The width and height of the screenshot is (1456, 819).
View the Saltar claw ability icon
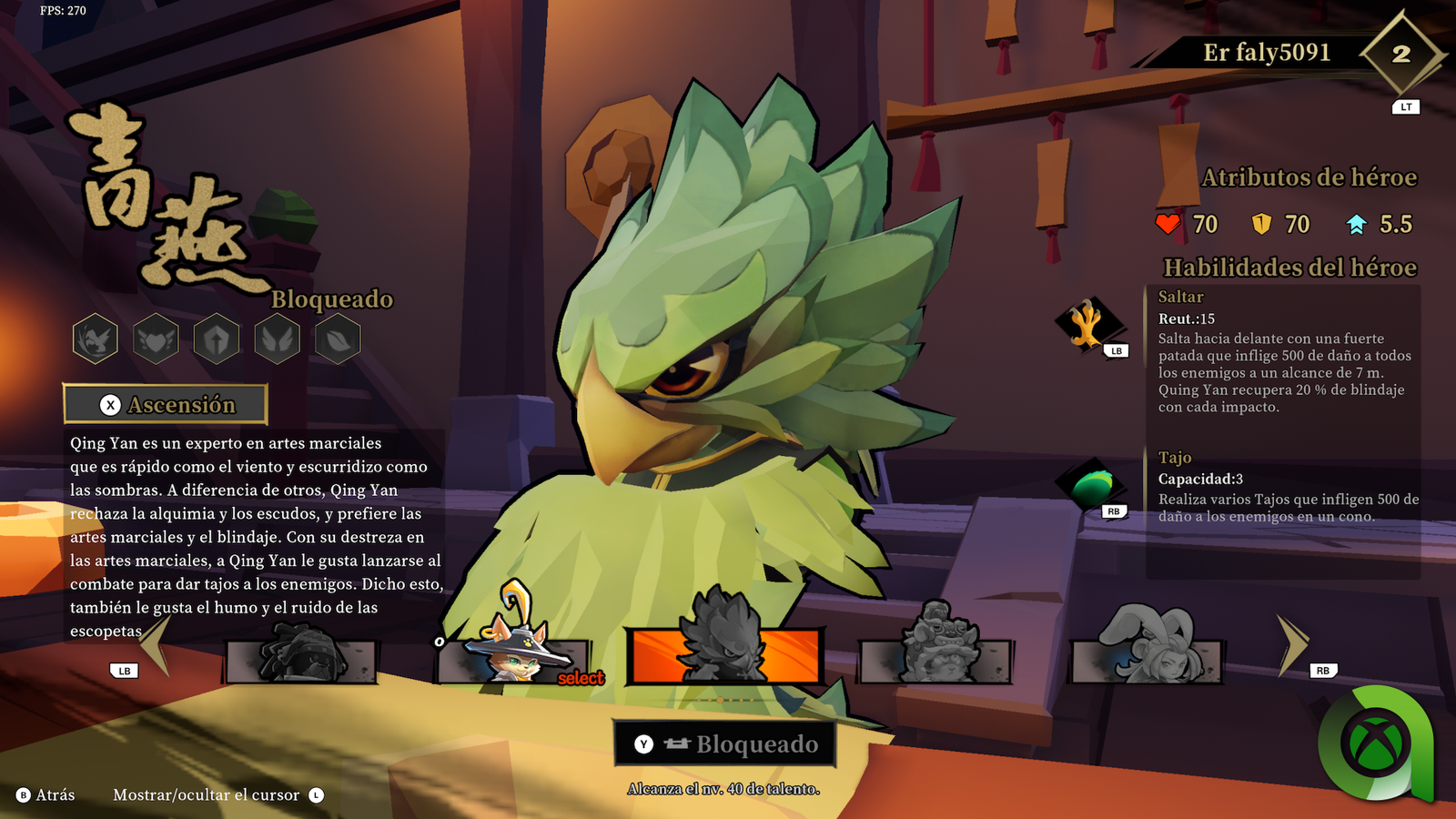point(1087,325)
